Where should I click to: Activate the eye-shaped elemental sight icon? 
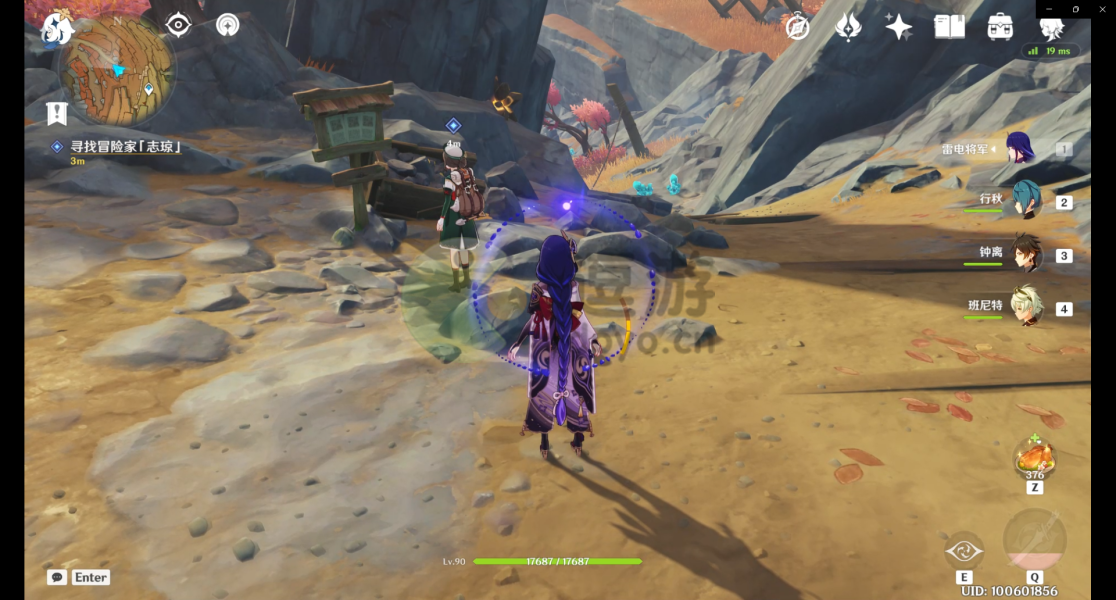[179, 25]
